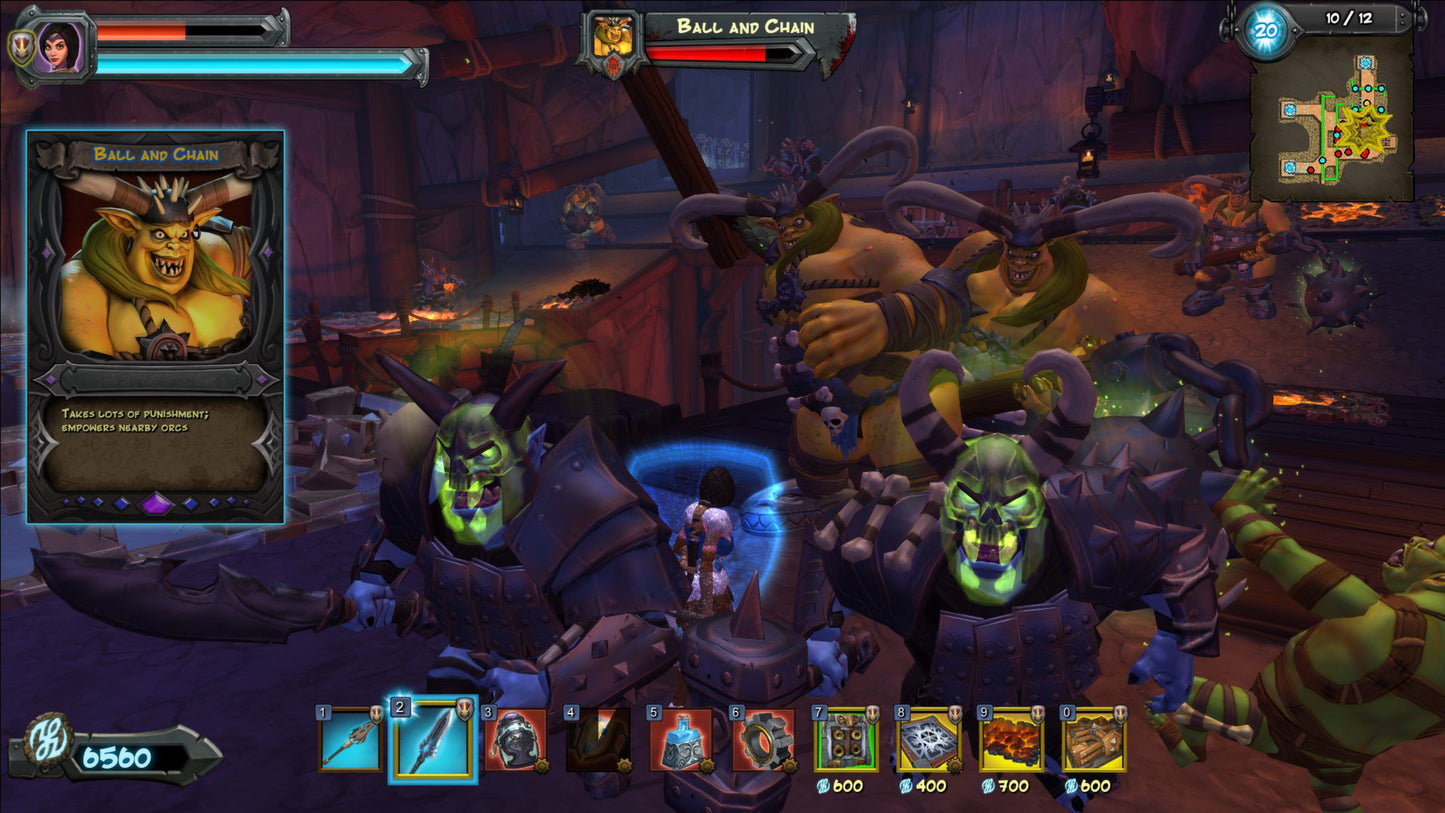The width and height of the screenshot is (1445, 813).
Task: Click the skull counter badge by the minimap
Action: click(x=1265, y=30)
